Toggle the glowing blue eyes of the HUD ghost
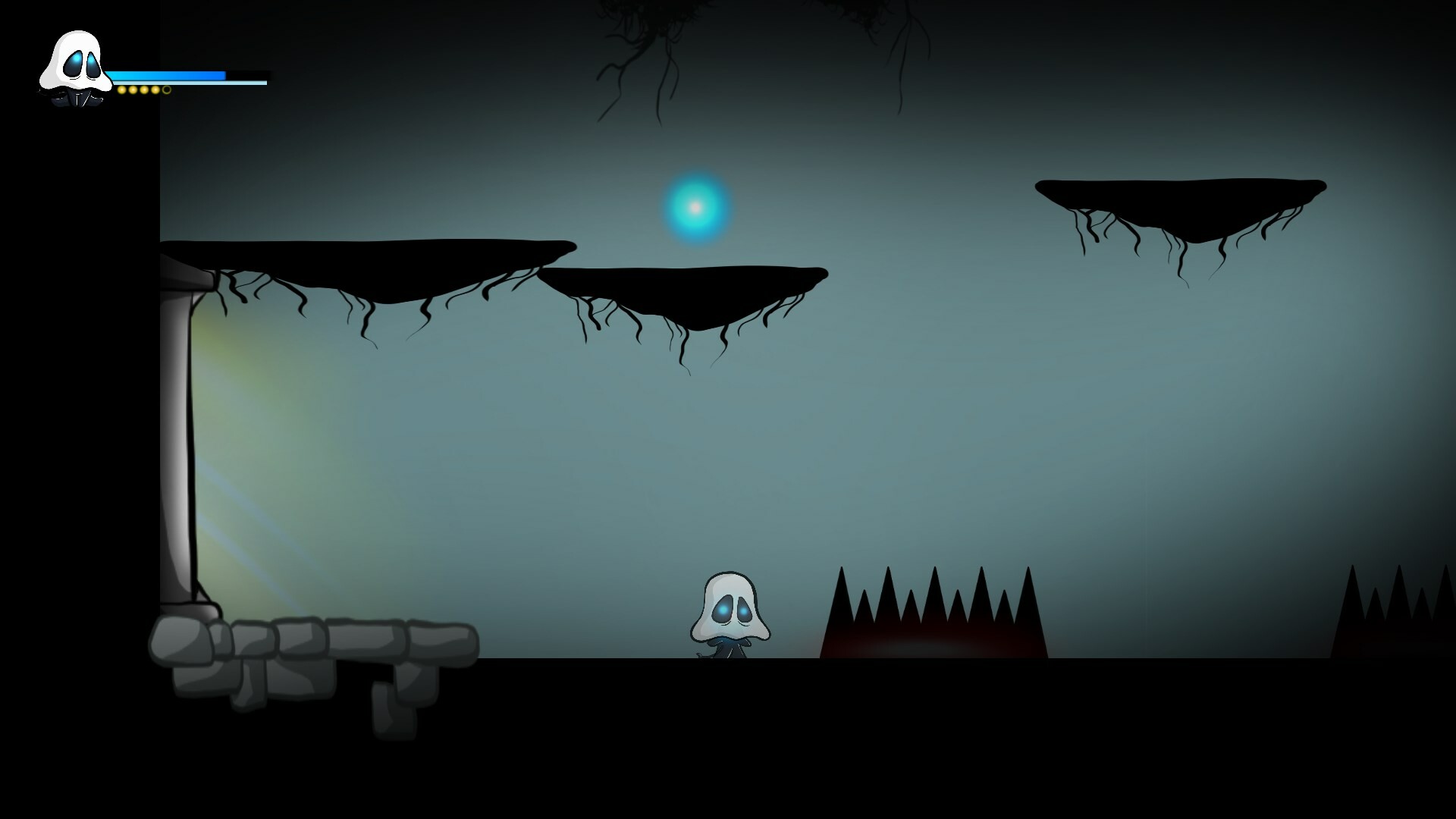1456x819 pixels. (x=82, y=64)
